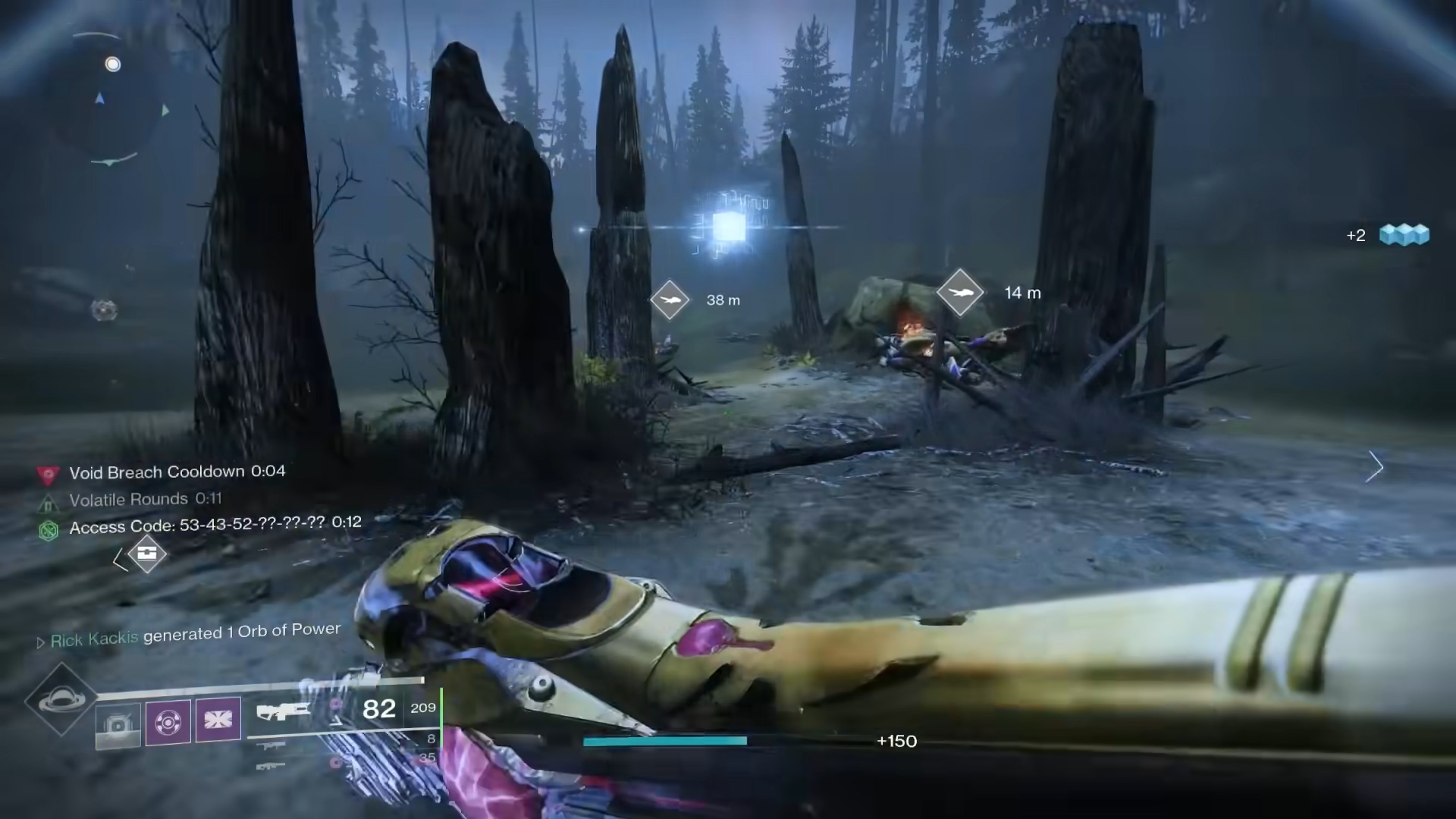The width and height of the screenshot is (1456, 819).
Task: Open the radar compass in the top-left
Action: (x=112, y=97)
